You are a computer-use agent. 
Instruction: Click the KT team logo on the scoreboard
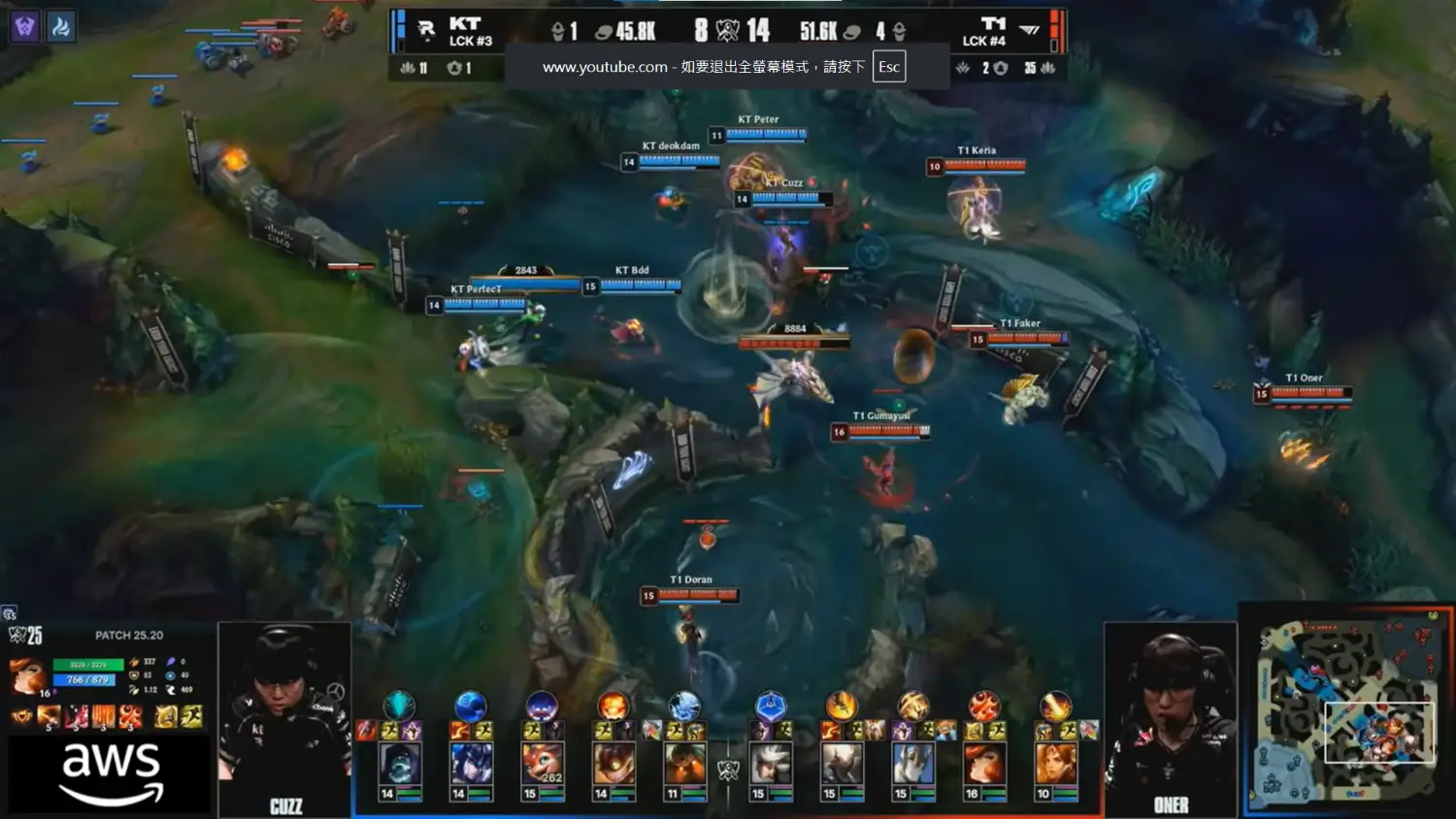[x=426, y=30]
